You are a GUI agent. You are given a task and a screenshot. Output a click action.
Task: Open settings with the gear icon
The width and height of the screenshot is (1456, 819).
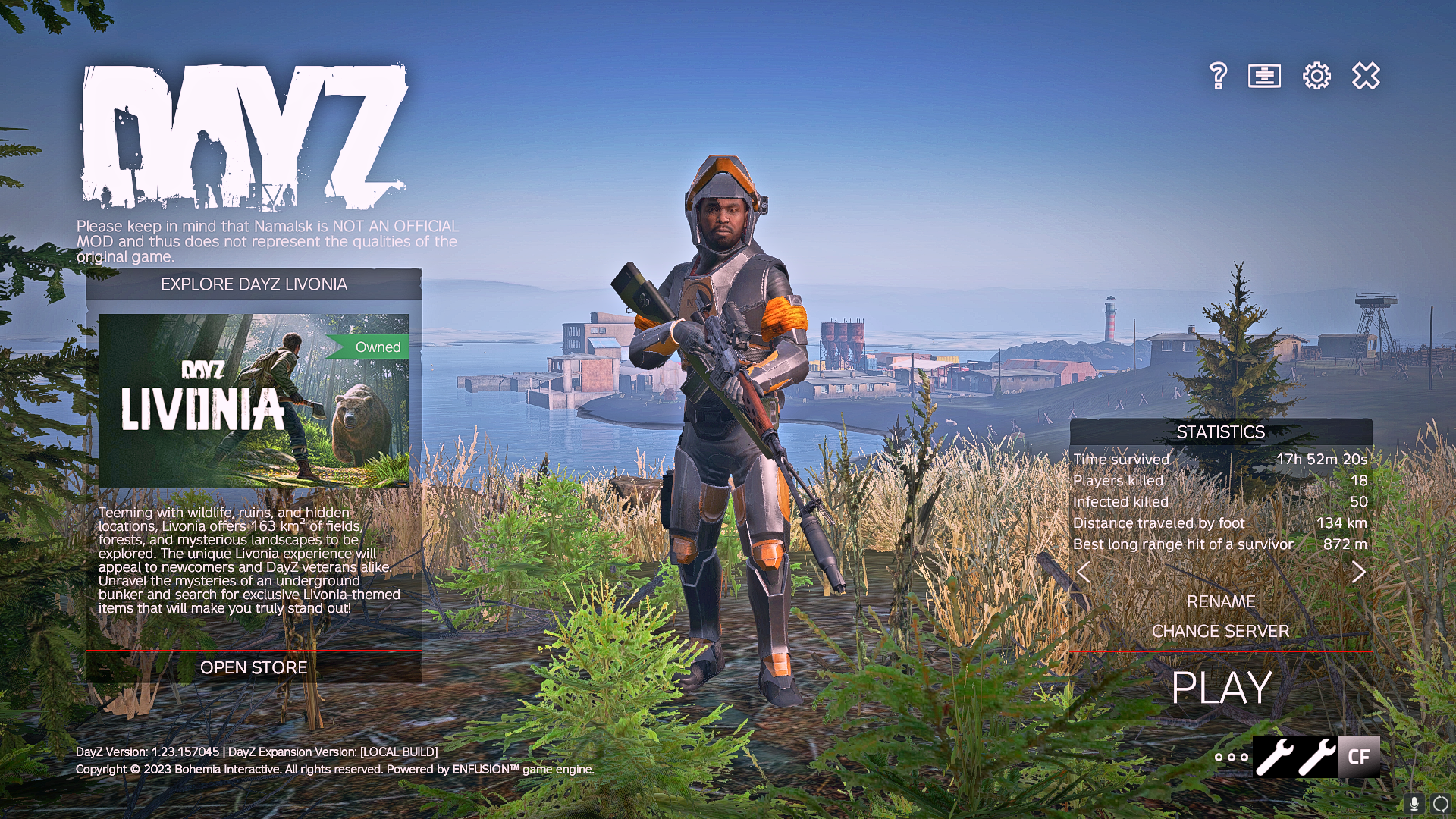pyautogui.click(x=1316, y=76)
